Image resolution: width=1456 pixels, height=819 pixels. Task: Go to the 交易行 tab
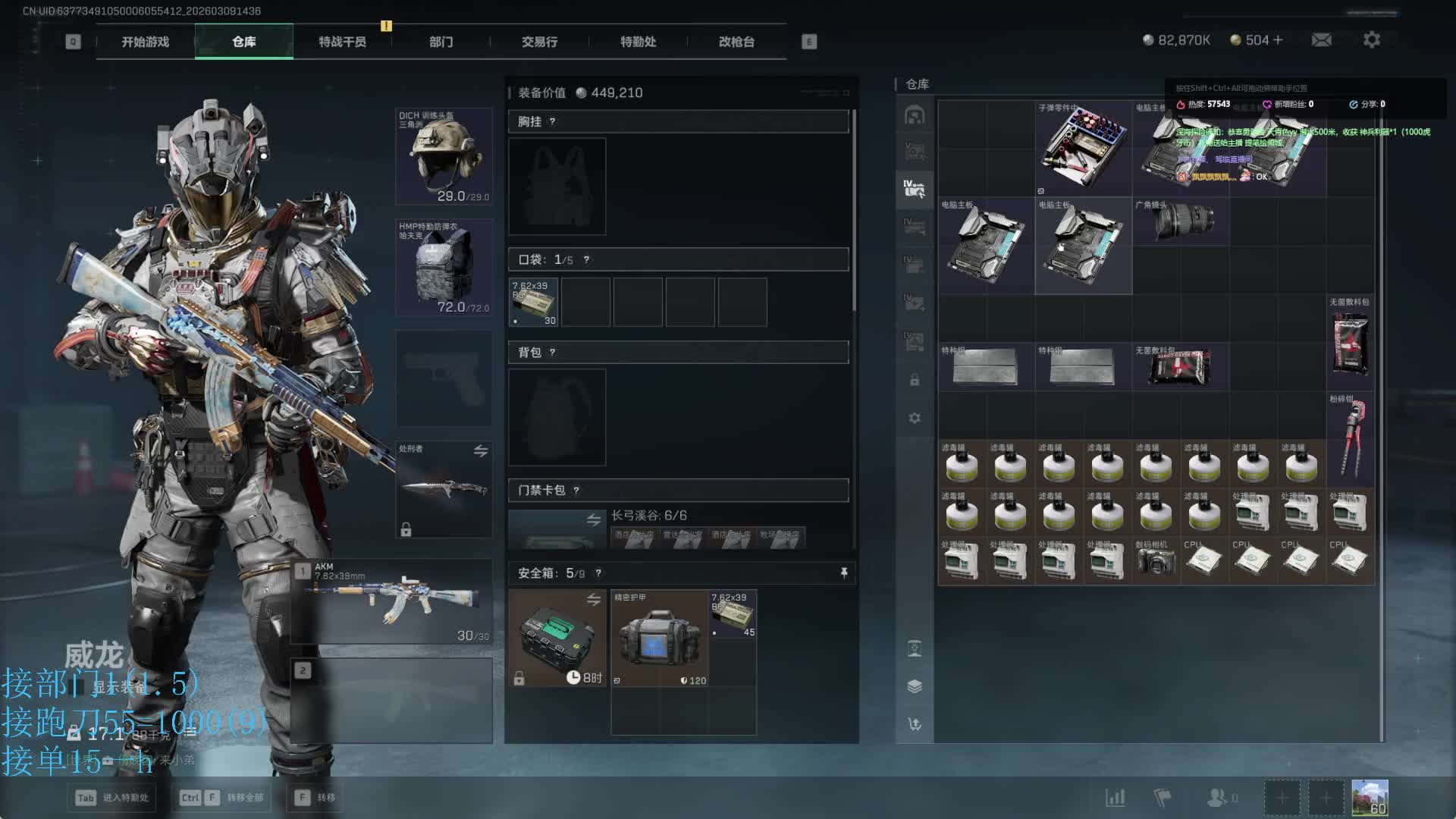[x=539, y=42]
